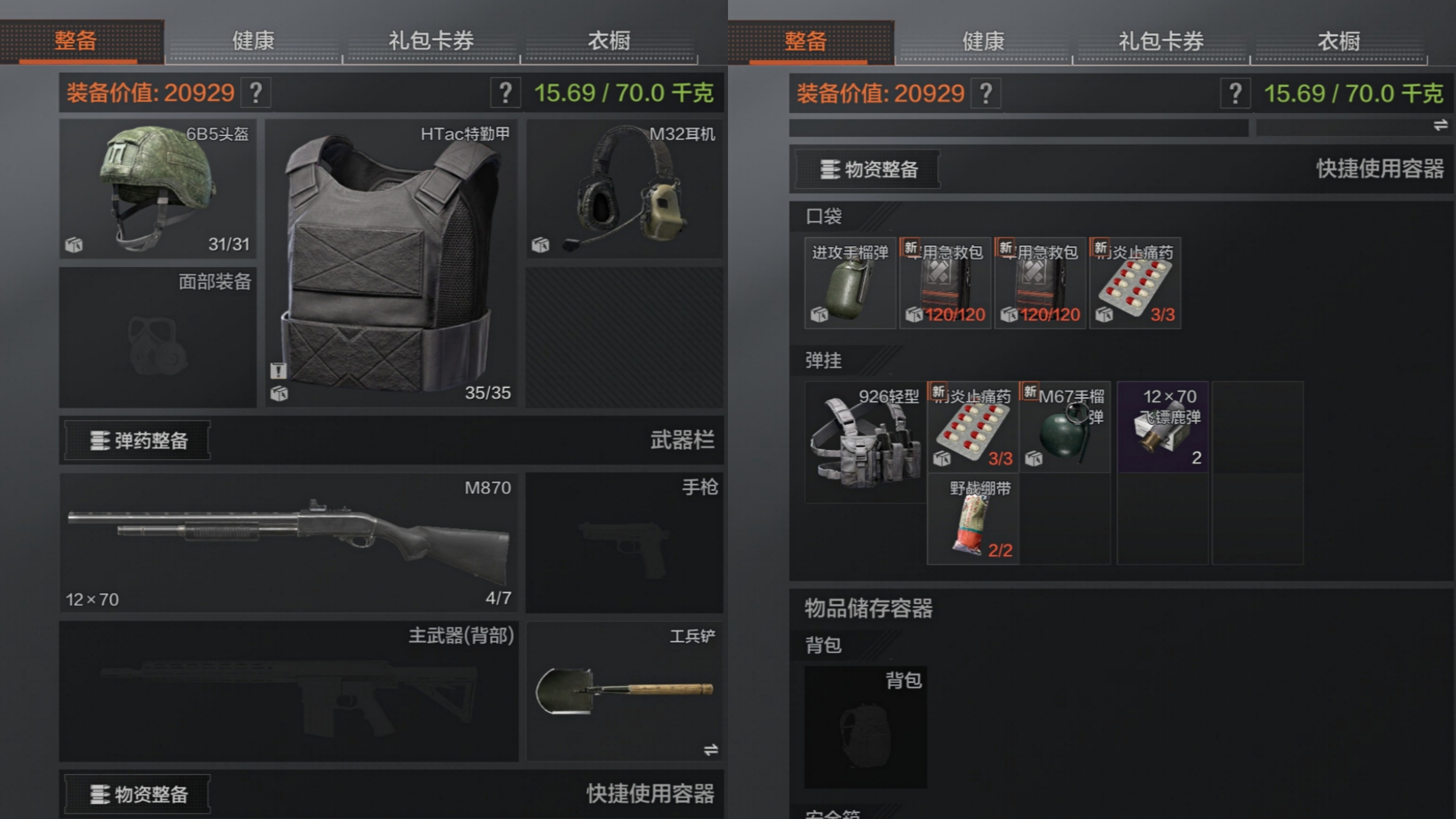Click the crate icon on the 6B5头盔

pos(74,245)
